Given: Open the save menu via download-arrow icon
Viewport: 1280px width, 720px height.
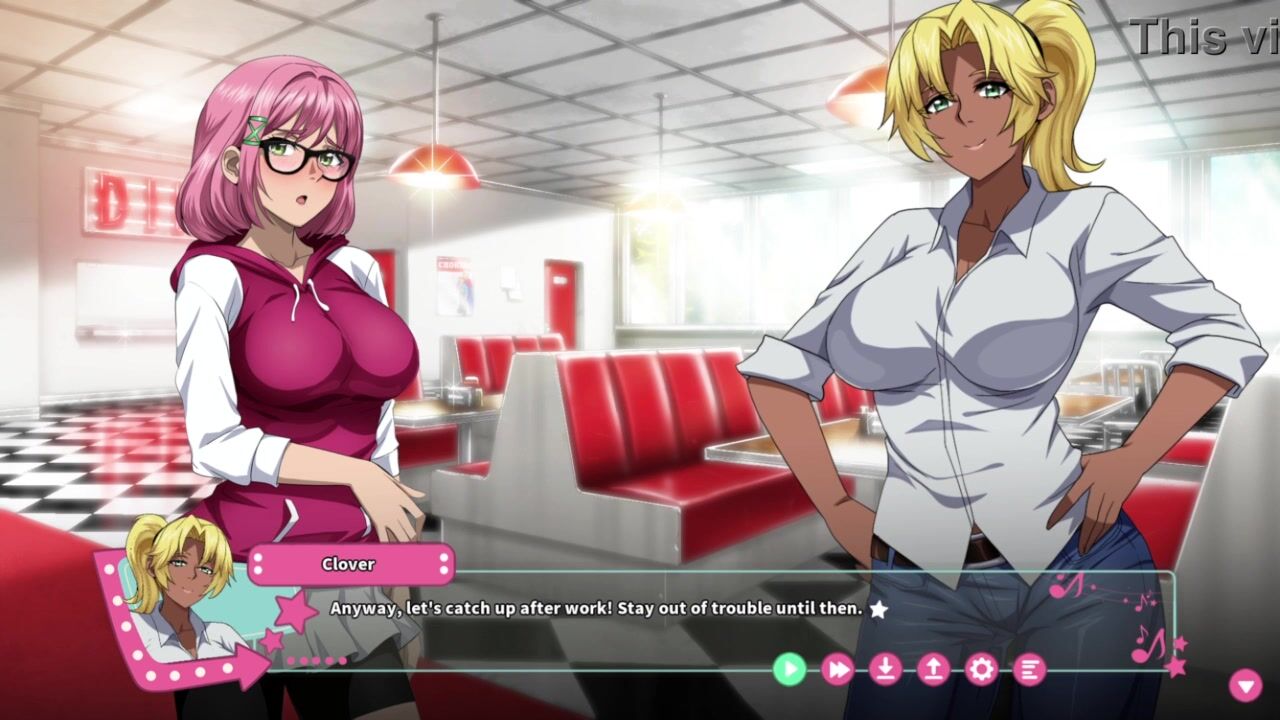Looking at the screenshot, I should click(x=885, y=668).
